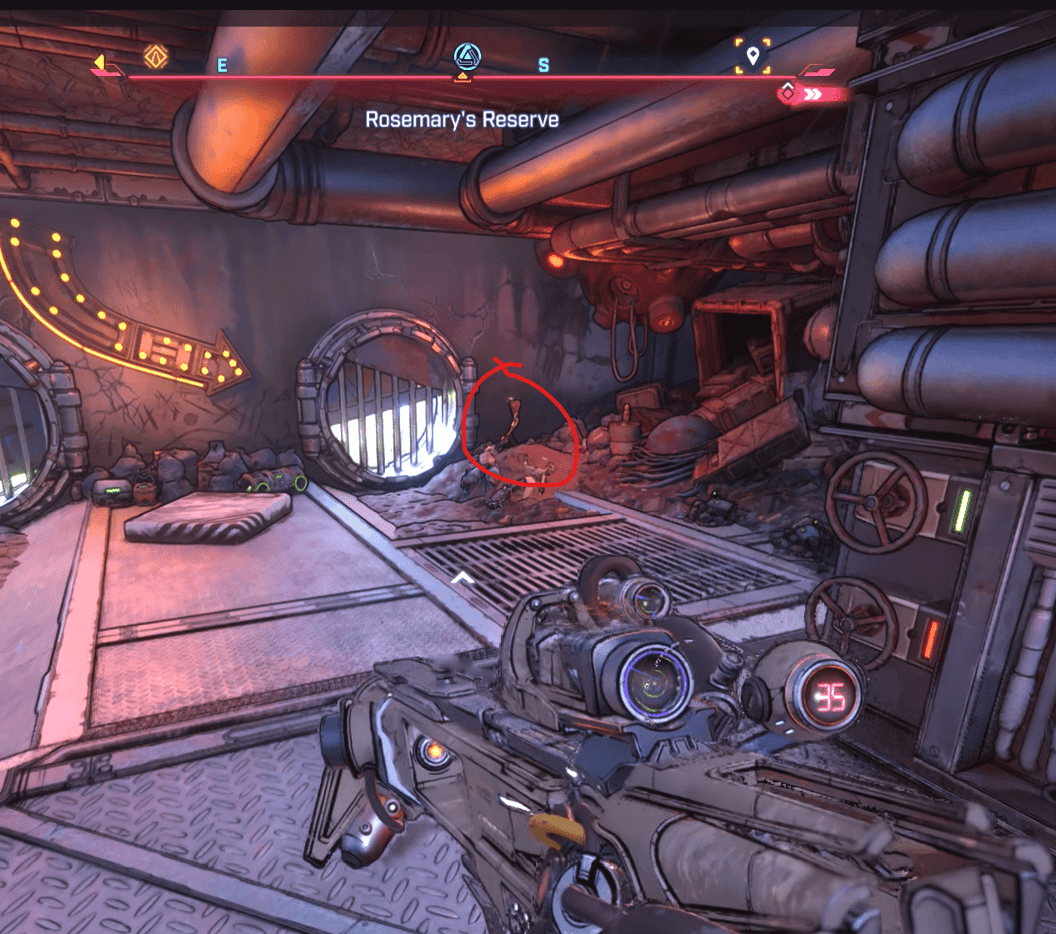This screenshot has width=1056, height=934.
Task: Select the waypoint pin marker on compass
Action: click(x=752, y=56)
